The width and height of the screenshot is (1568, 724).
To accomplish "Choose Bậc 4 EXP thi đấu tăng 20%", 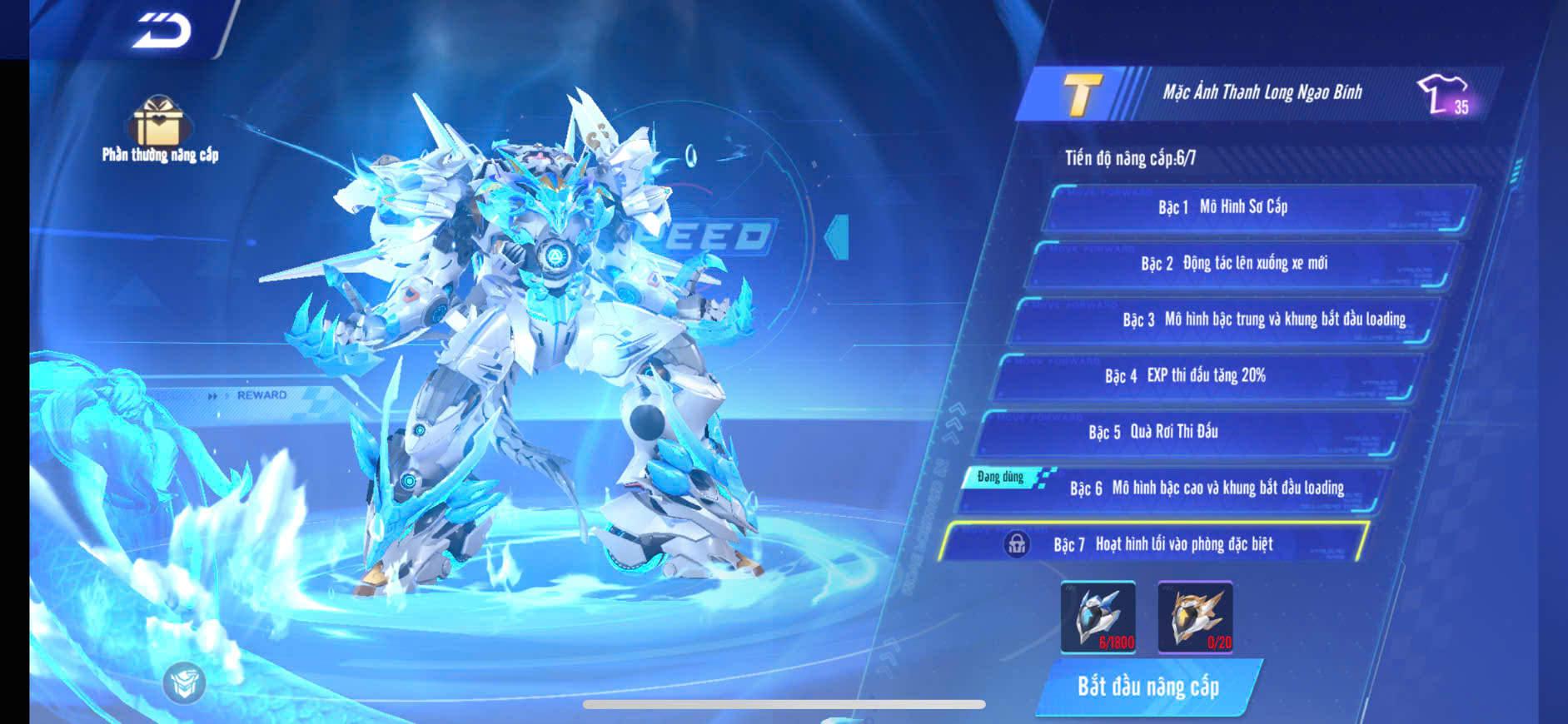I will coord(1207,376).
